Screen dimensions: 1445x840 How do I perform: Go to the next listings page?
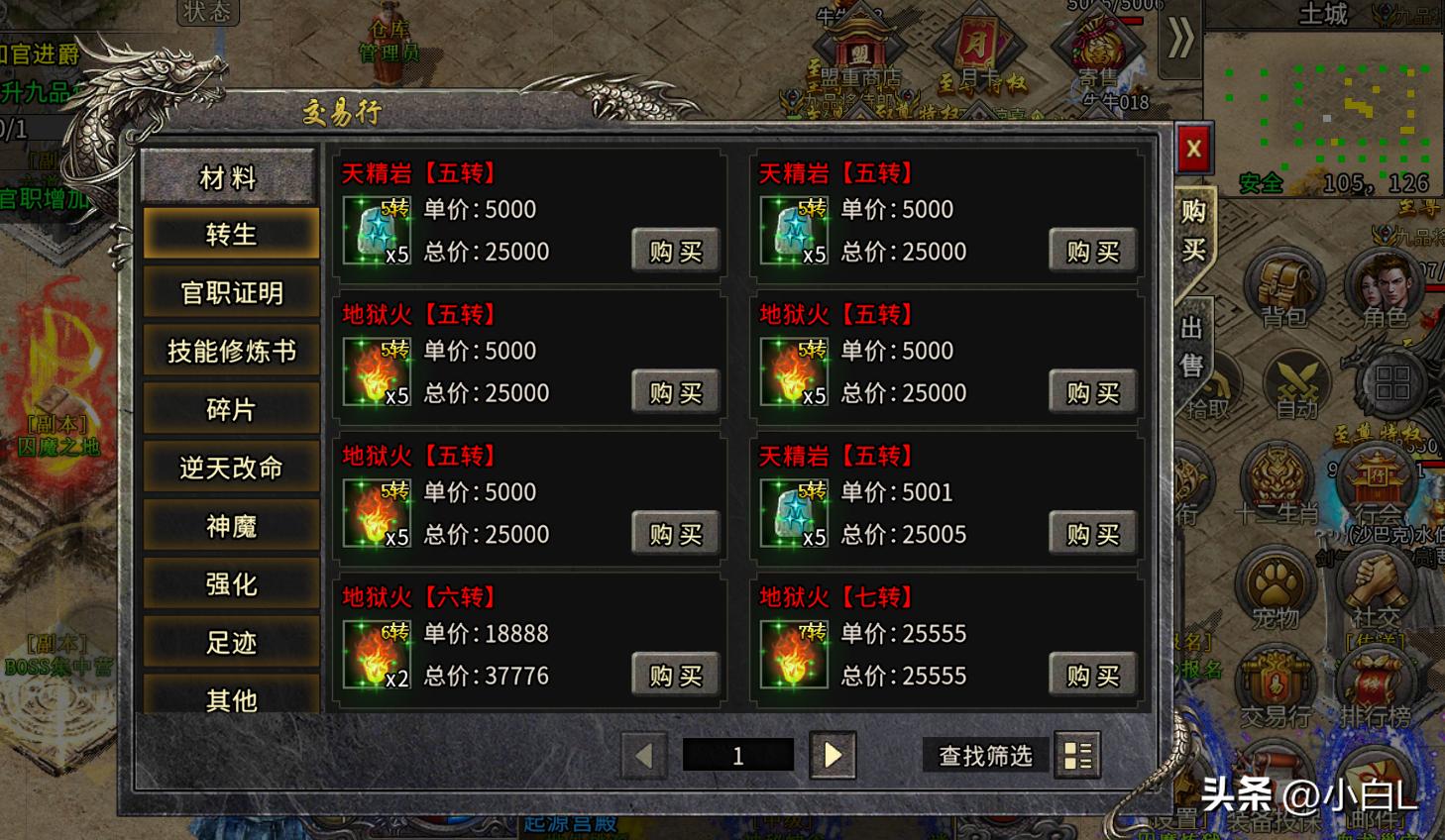(x=833, y=756)
